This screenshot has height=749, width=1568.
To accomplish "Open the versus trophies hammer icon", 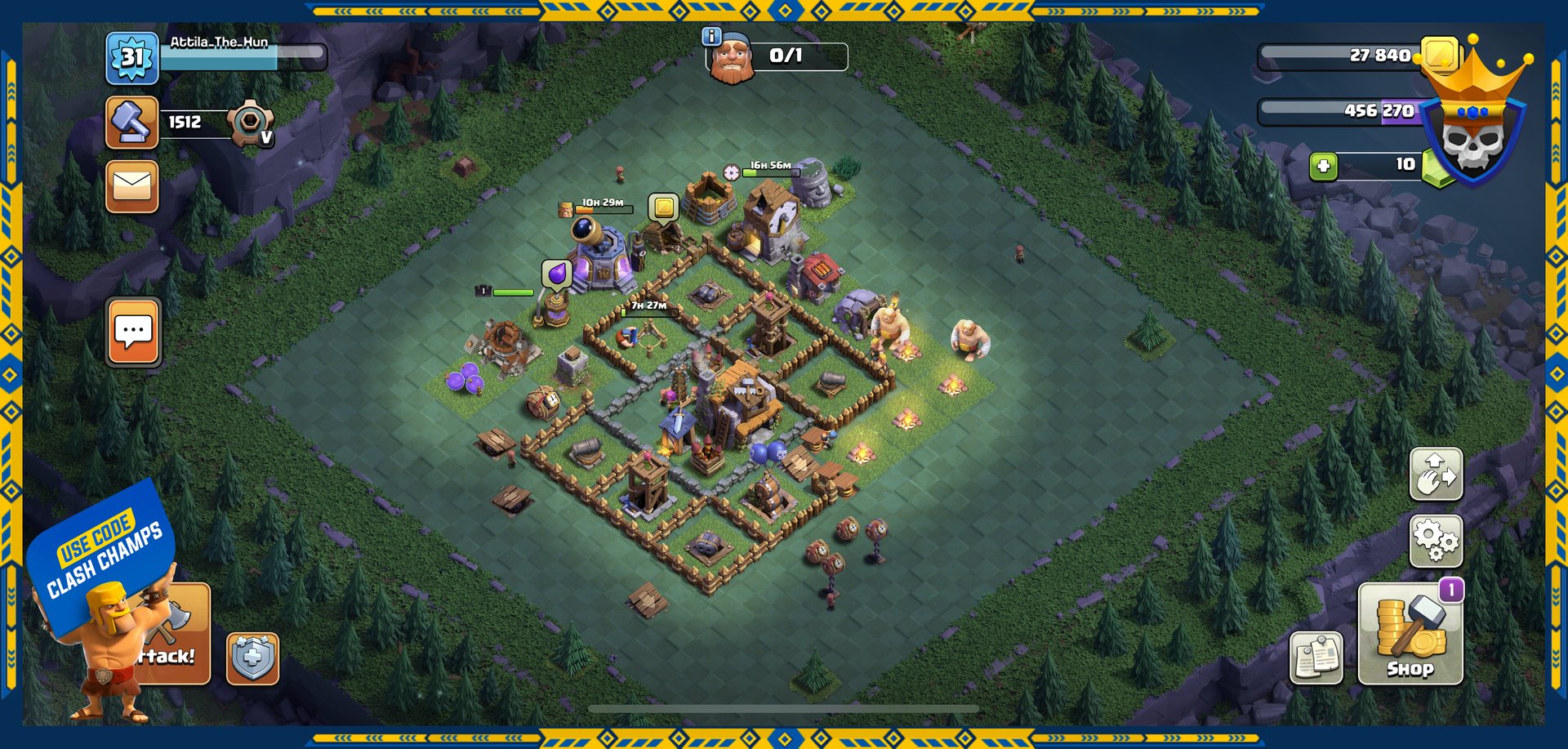I will coord(131,123).
